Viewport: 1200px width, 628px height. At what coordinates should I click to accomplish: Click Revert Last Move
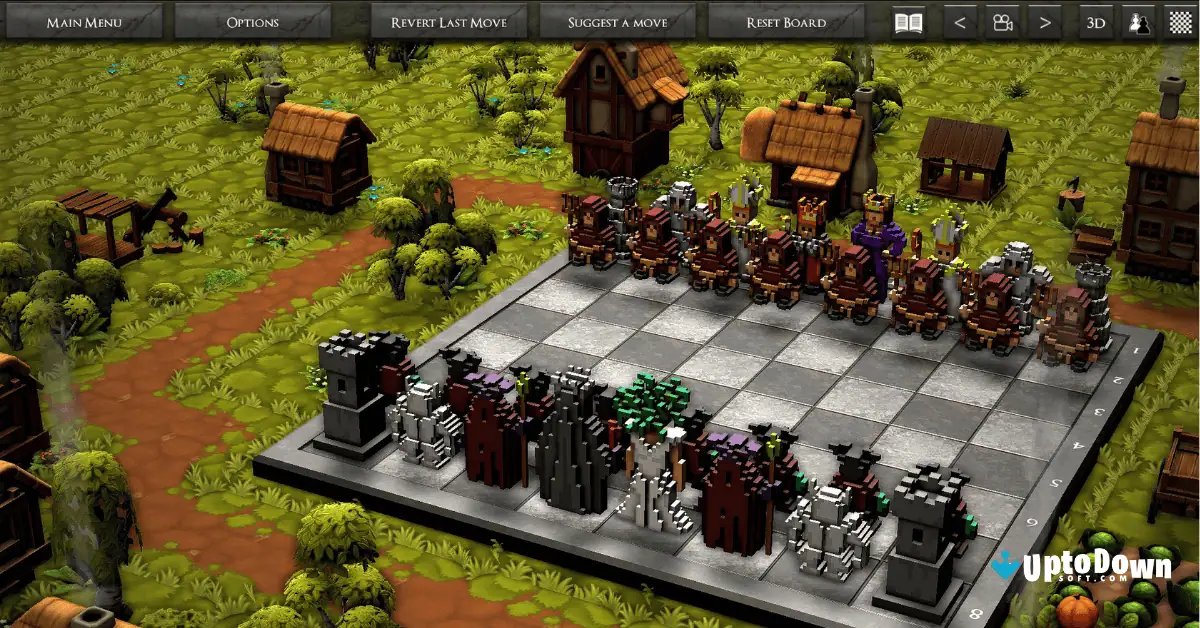pos(449,21)
